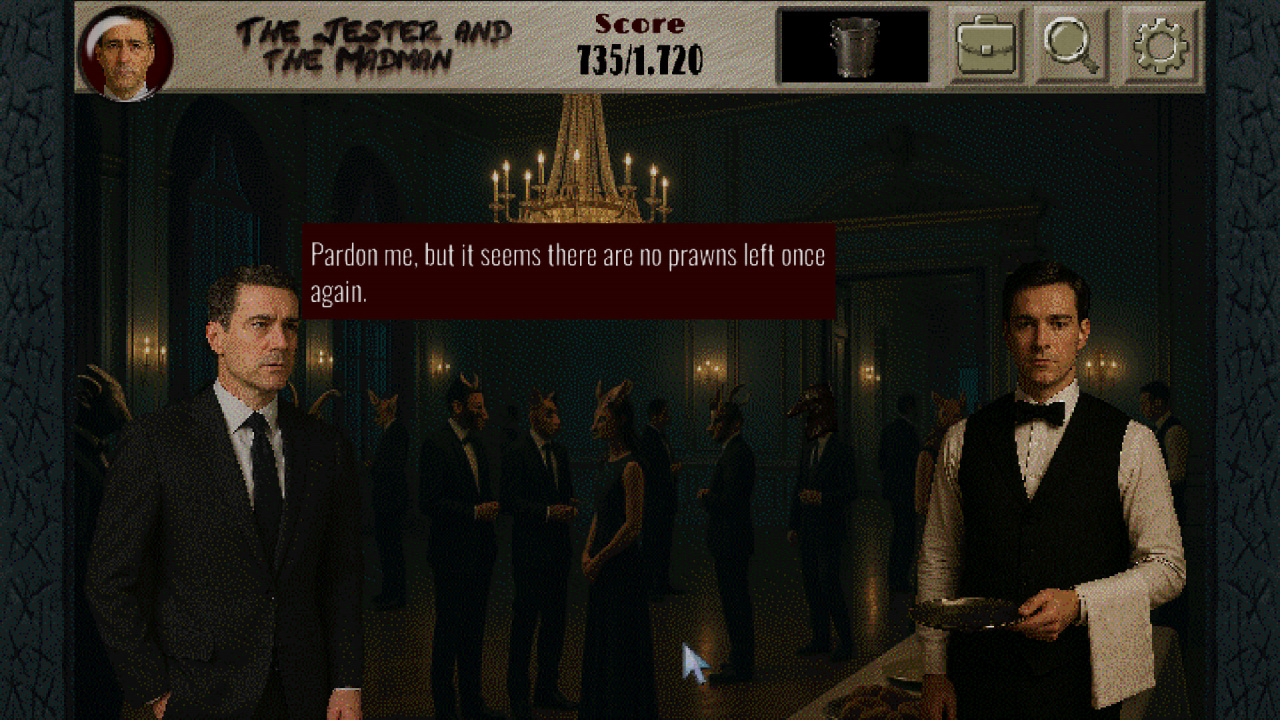This screenshot has width=1280, height=720.
Task: Select the bucket in the item slot
Action: pyautogui.click(x=854, y=46)
